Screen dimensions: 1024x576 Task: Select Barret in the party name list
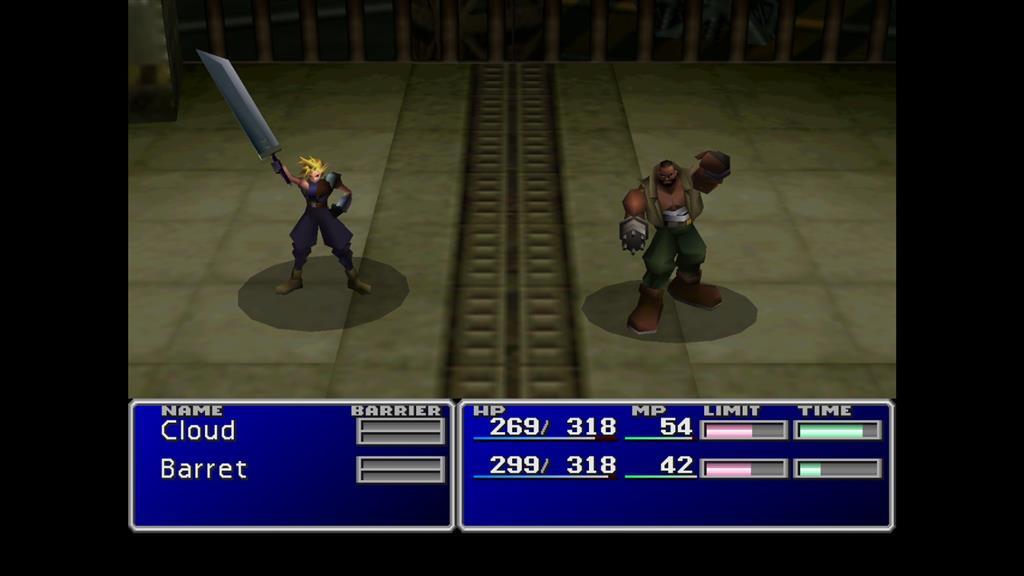(x=203, y=469)
